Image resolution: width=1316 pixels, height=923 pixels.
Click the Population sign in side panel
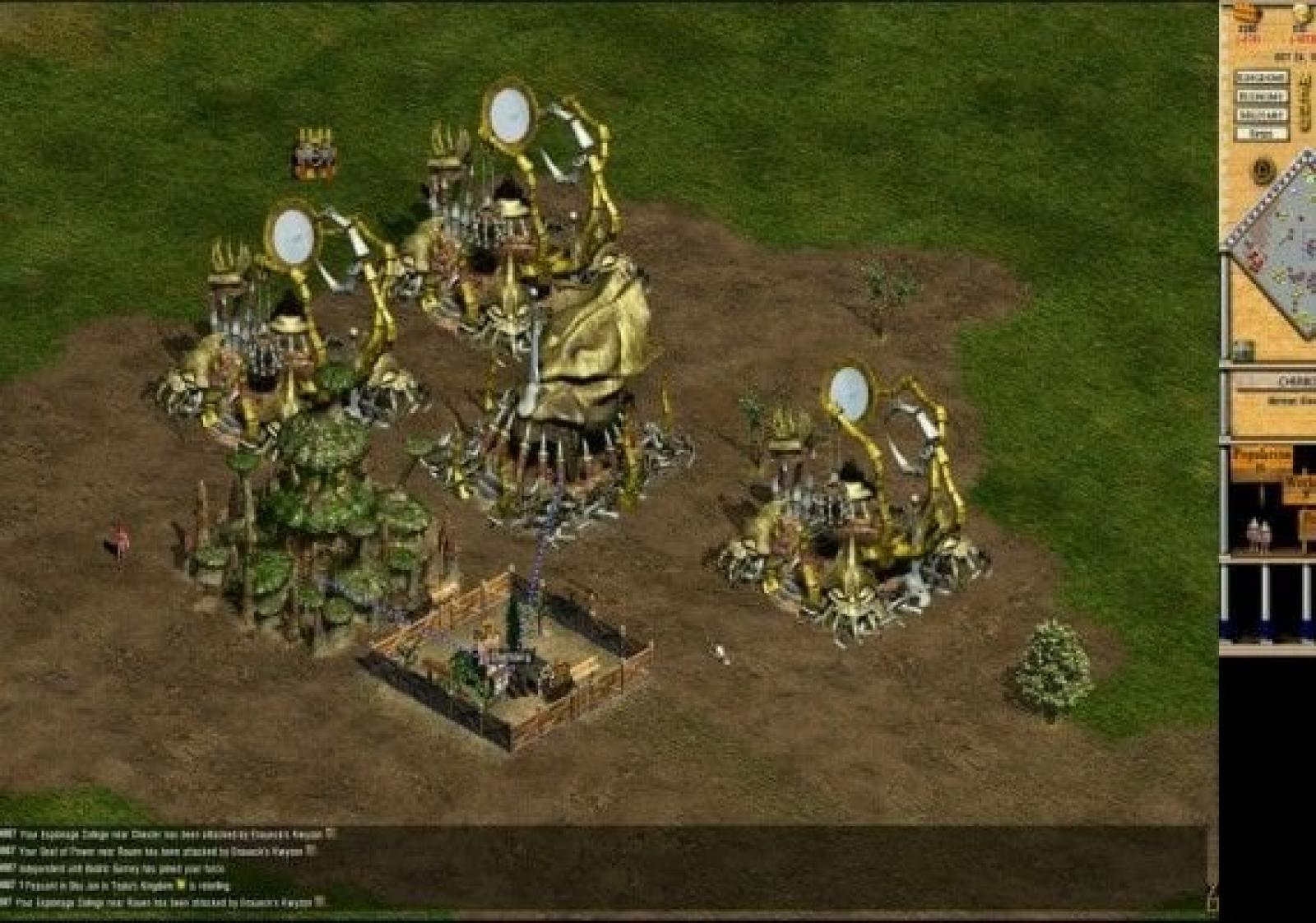(1261, 457)
